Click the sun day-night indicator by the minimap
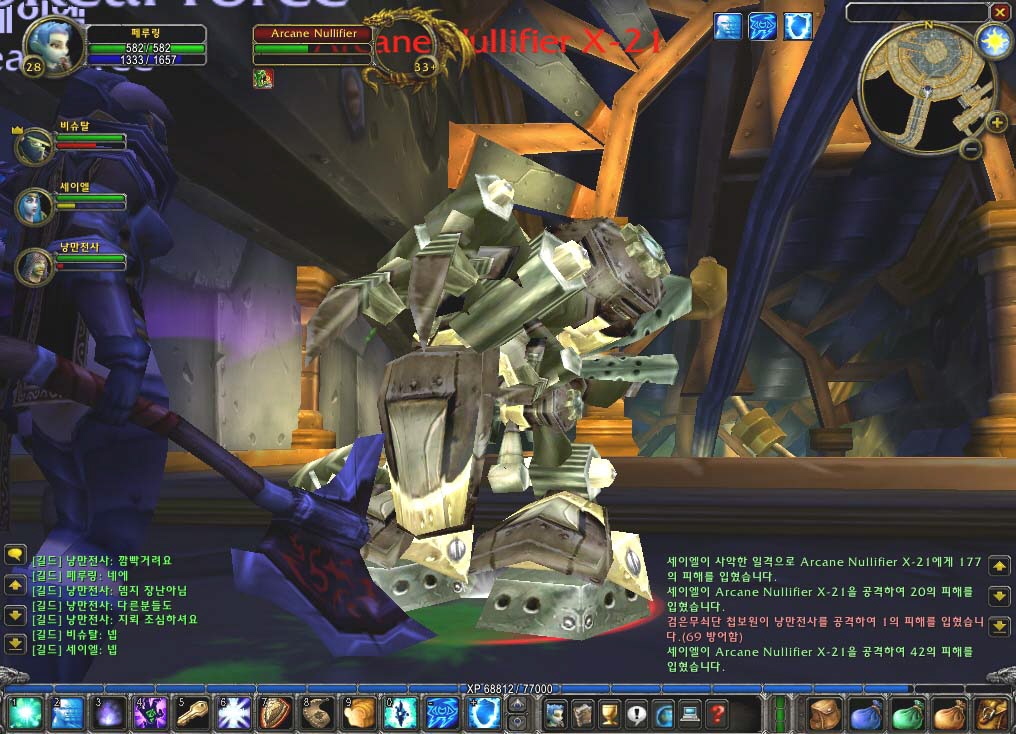The width and height of the screenshot is (1016, 734). click(x=995, y=42)
